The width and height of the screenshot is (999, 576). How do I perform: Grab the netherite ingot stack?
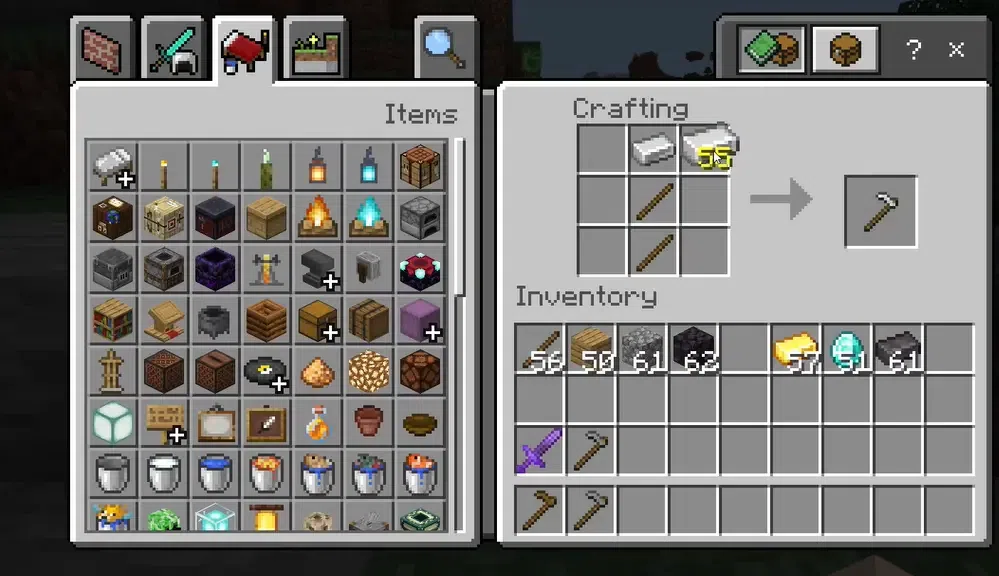pos(898,349)
